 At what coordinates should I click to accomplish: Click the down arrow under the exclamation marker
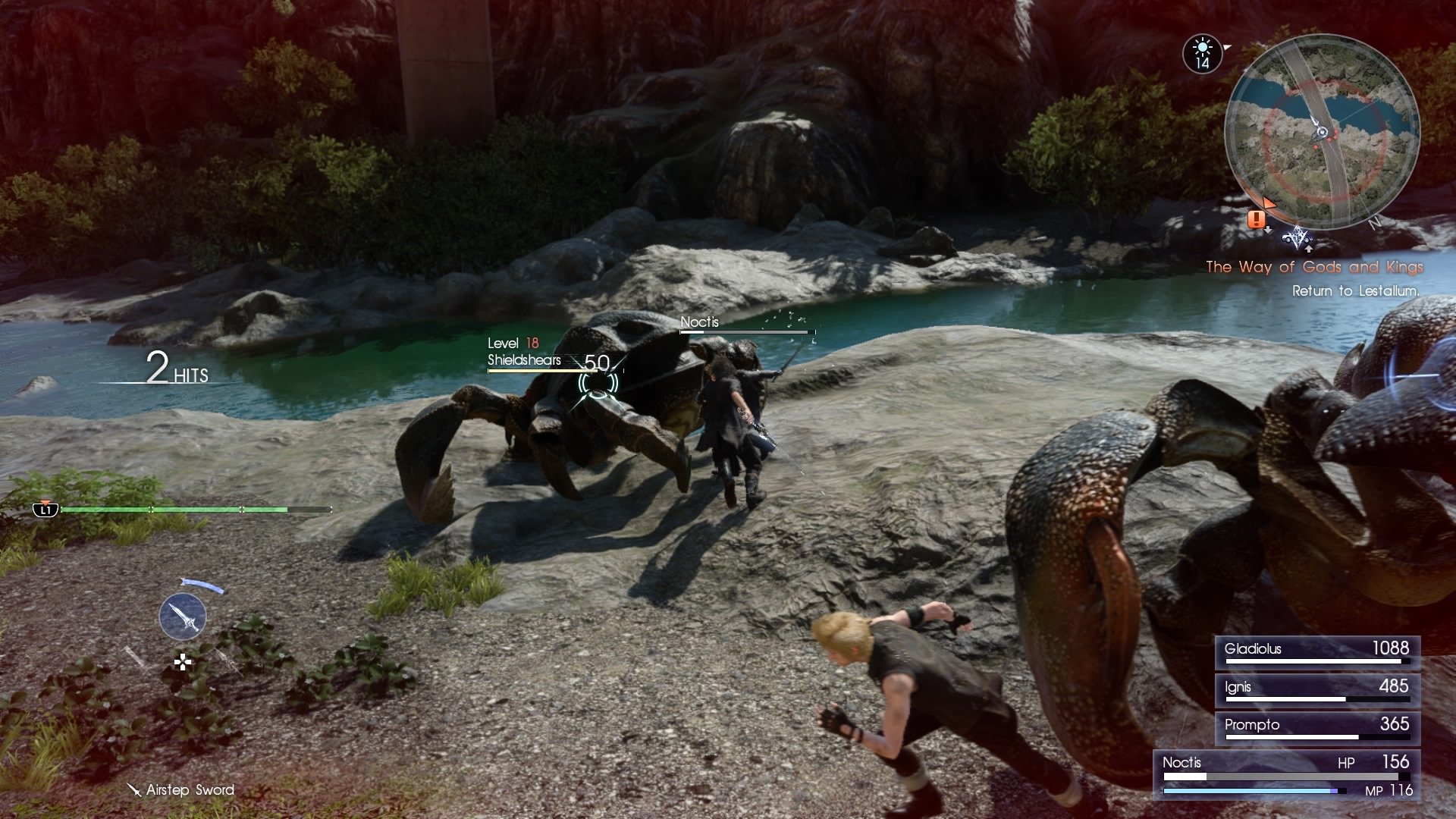coord(1268,229)
